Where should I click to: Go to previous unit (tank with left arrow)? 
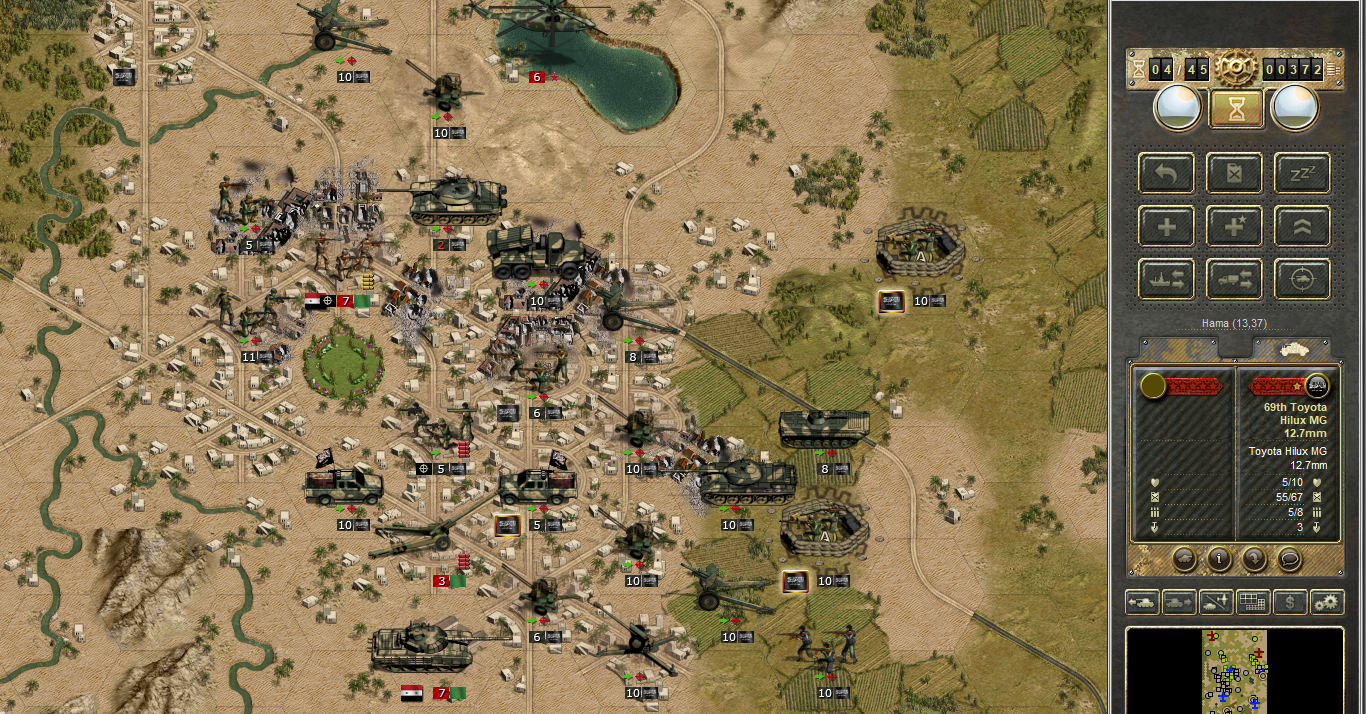click(x=1140, y=602)
